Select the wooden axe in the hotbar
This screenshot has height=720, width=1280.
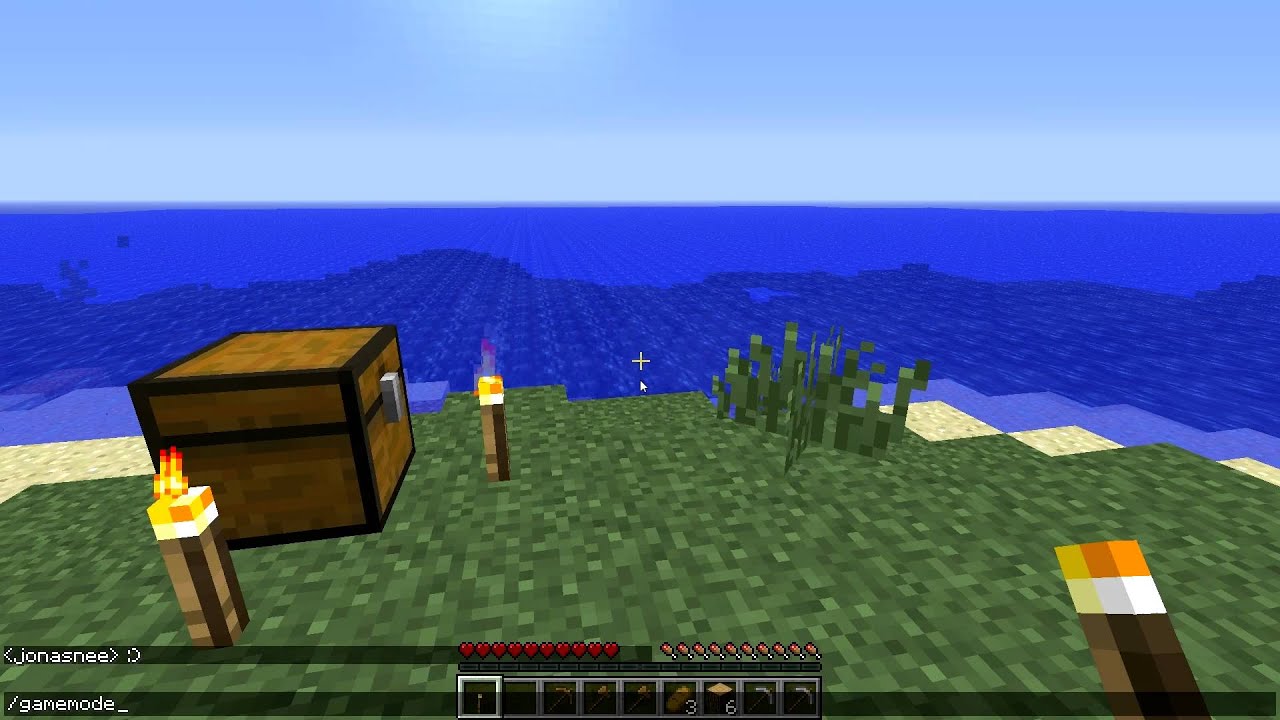click(x=600, y=695)
